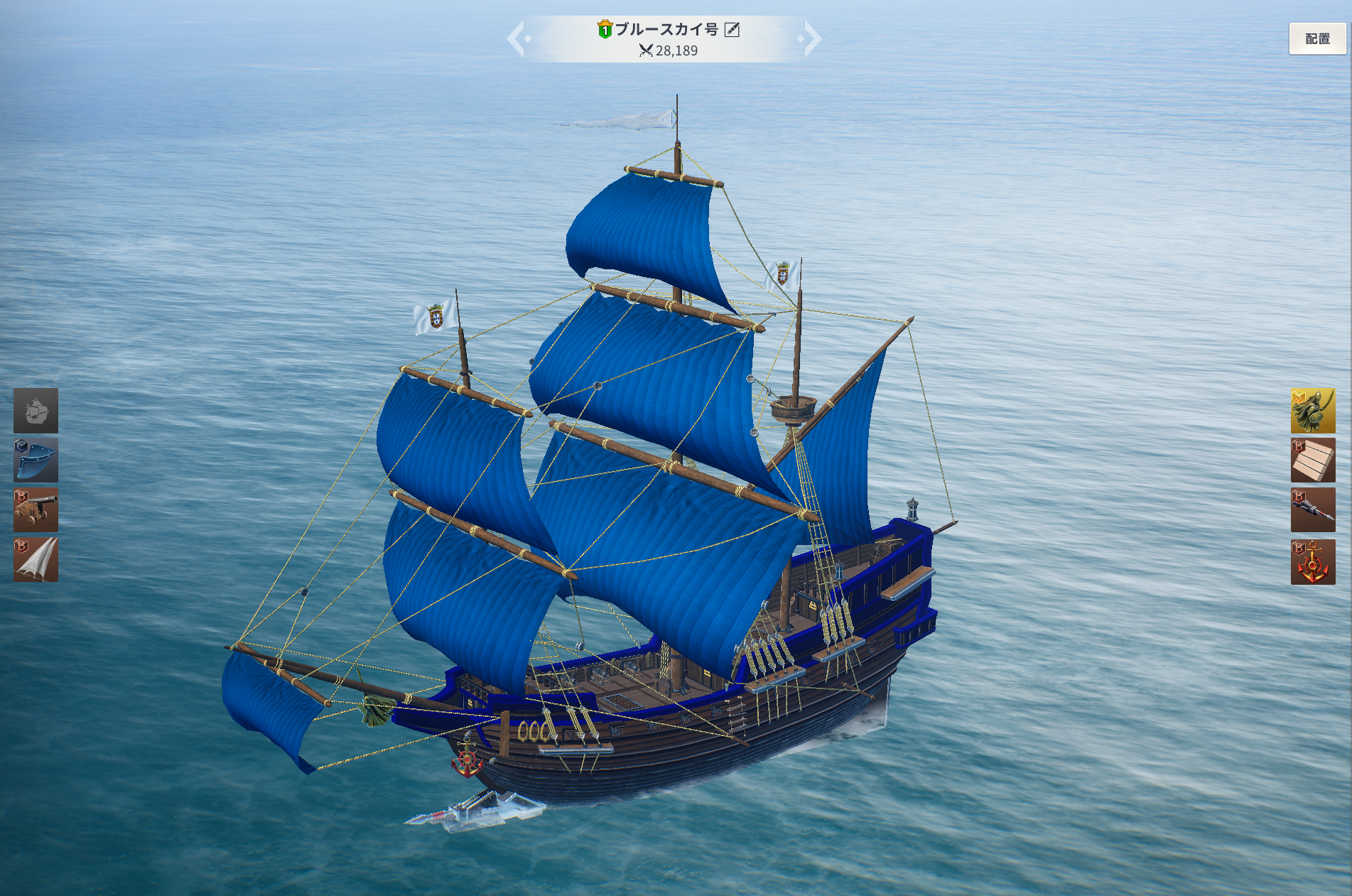The image size is (1352, 896).
Task: Choose the white sail equipment slot
Action: click(x=36, y=560)
